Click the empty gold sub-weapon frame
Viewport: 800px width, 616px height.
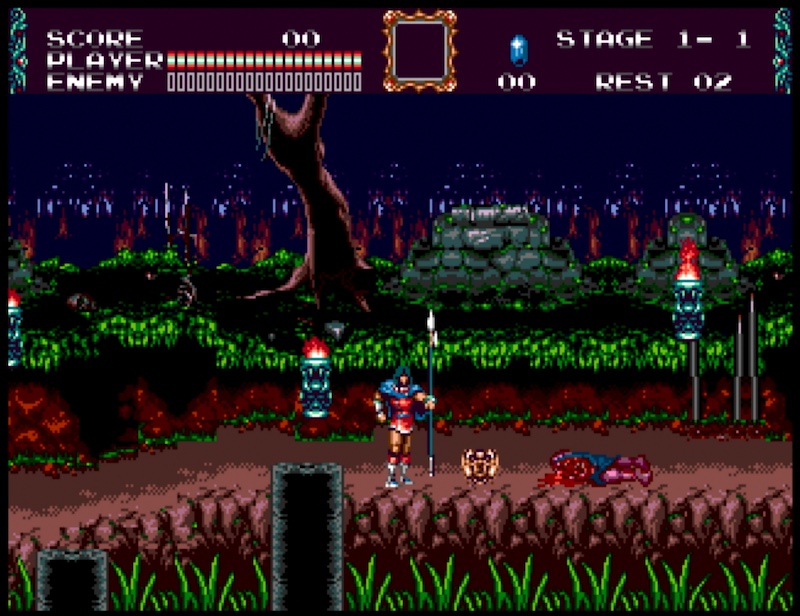tap(420, 50)
